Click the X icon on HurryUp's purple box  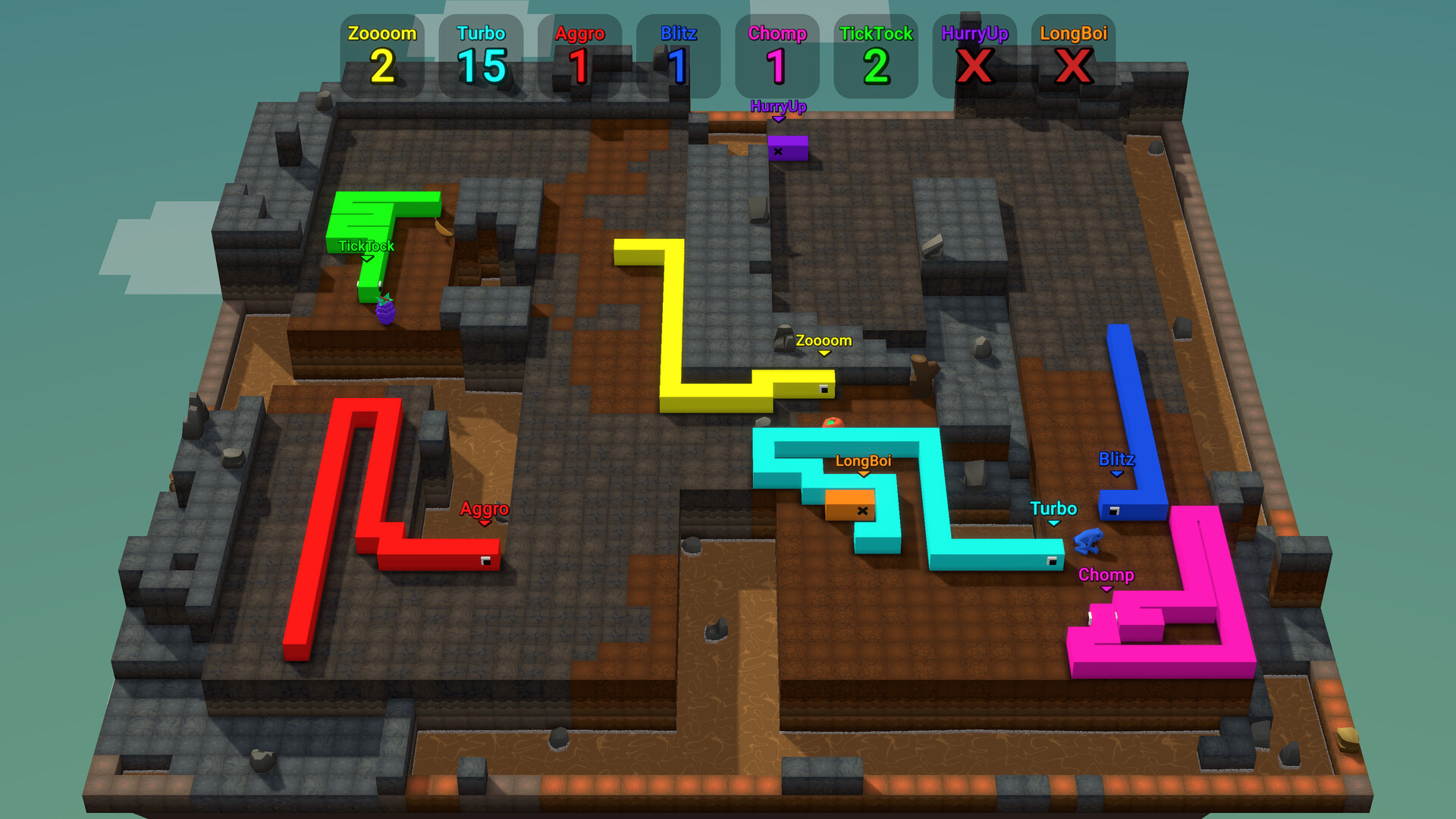tap(779, 152)
